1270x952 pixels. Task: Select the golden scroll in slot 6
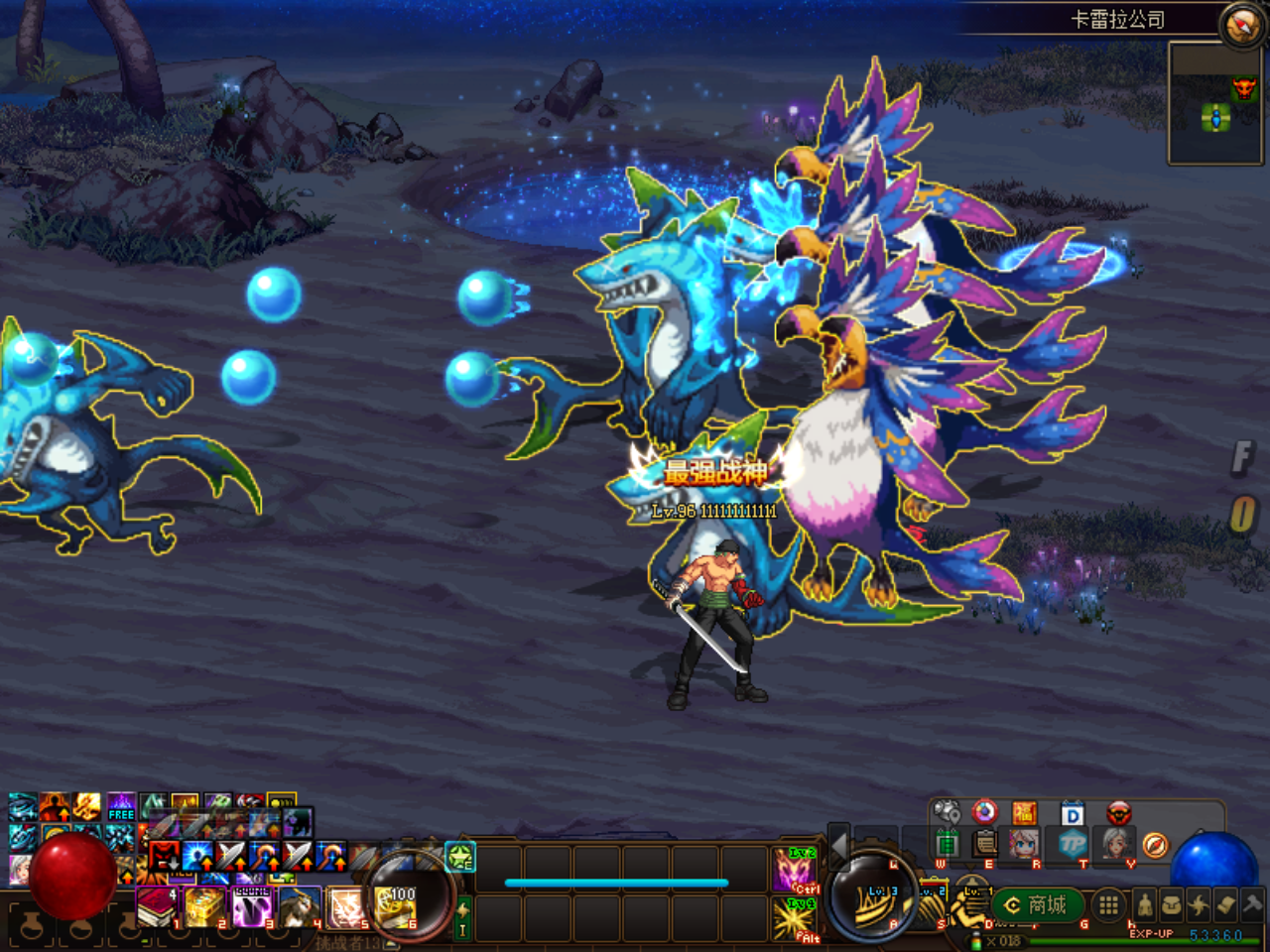[x=396, y=906]
